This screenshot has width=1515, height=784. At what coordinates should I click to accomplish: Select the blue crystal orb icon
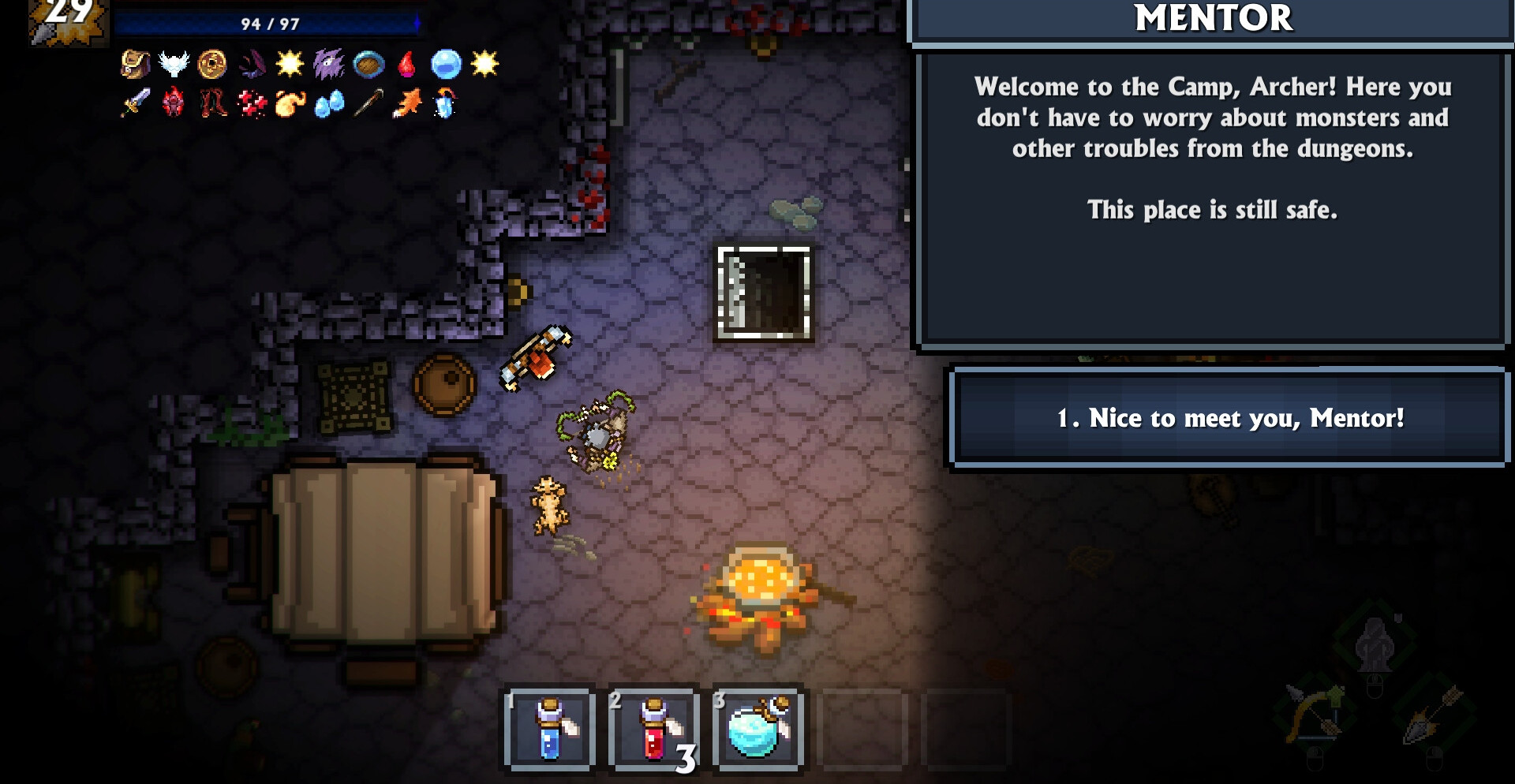[446, 64]
